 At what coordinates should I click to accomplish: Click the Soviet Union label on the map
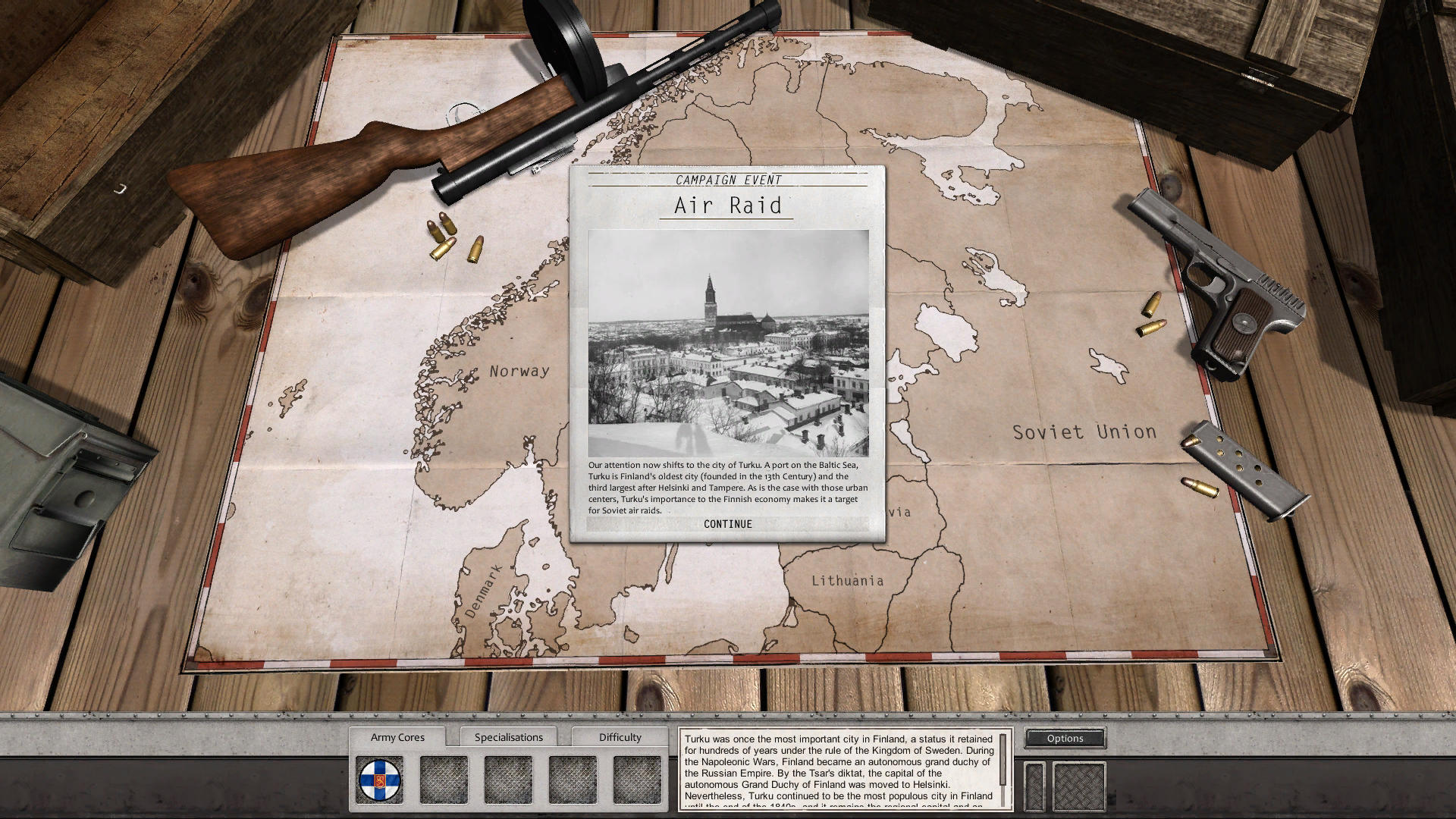point(1084,431)
